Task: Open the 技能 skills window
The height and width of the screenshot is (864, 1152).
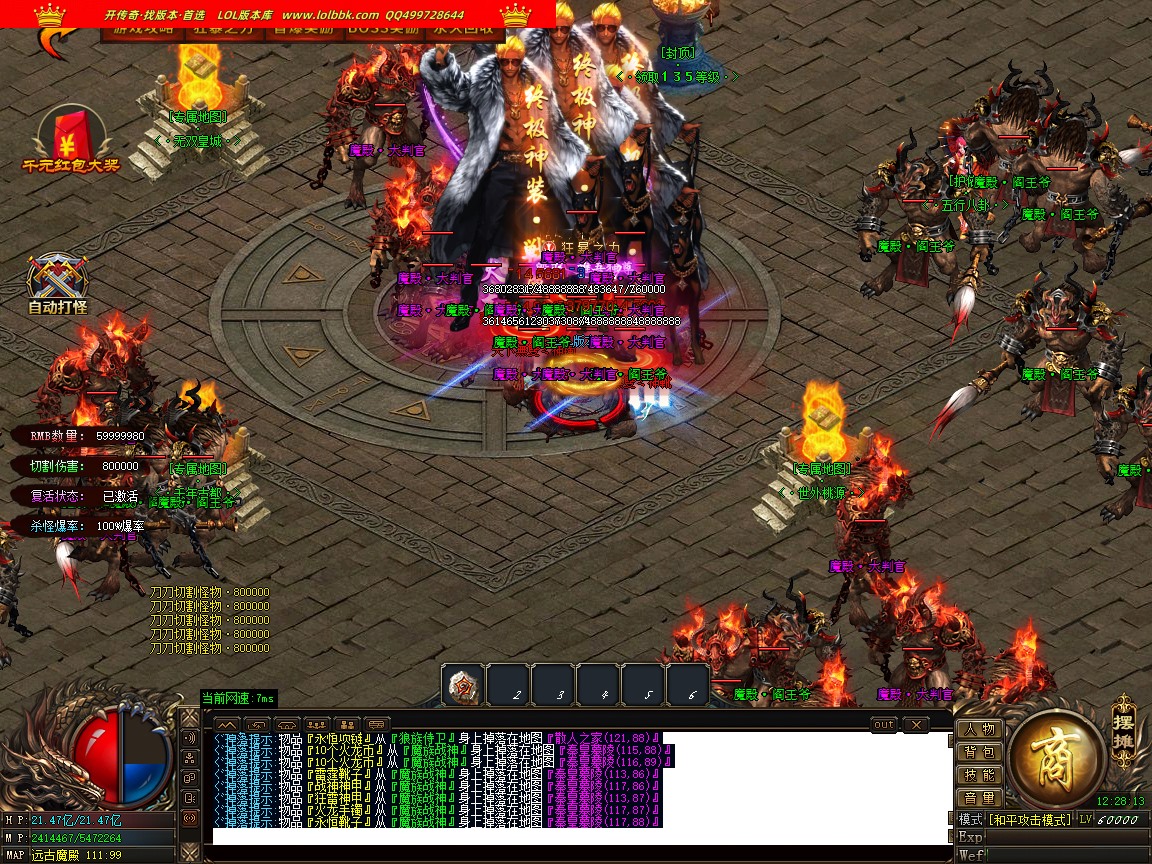Action: click(x=979, y=775)
